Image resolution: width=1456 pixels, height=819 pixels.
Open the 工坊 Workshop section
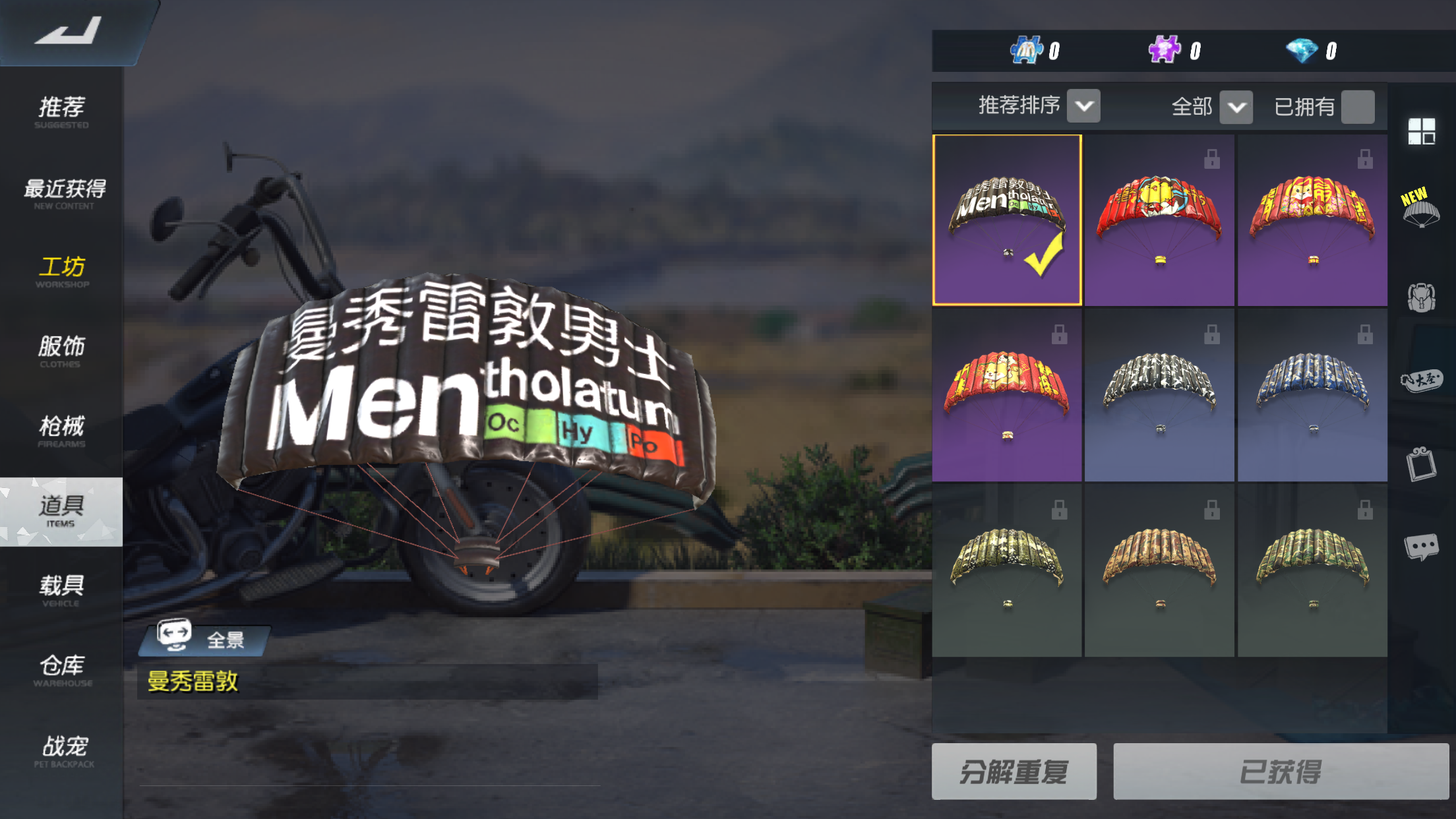pyautogui.click(x=62, y=271)
